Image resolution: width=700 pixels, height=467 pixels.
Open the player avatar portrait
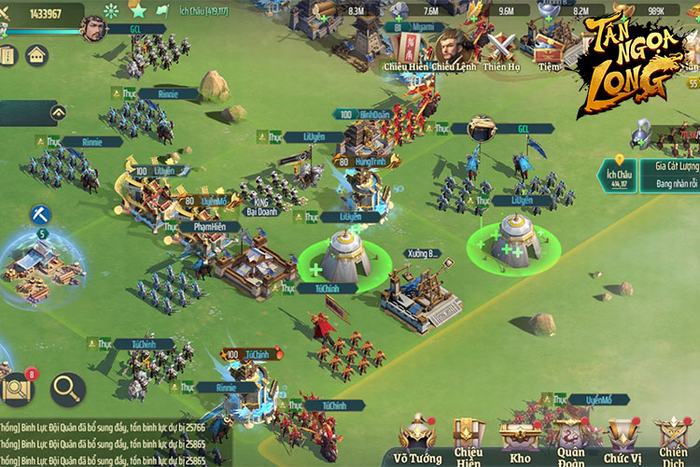93,27
